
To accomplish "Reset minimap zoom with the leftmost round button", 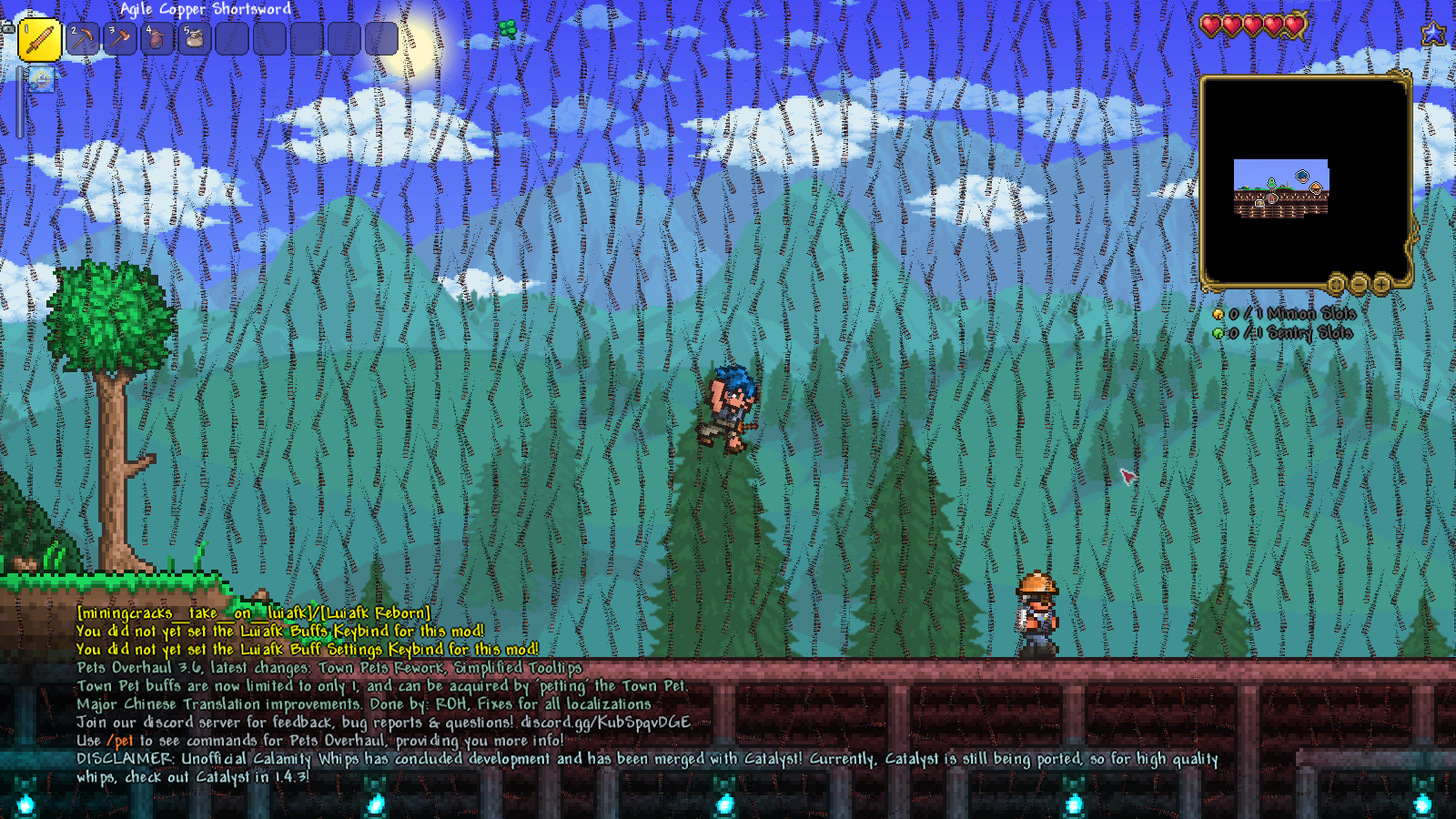I will 1336,285.
